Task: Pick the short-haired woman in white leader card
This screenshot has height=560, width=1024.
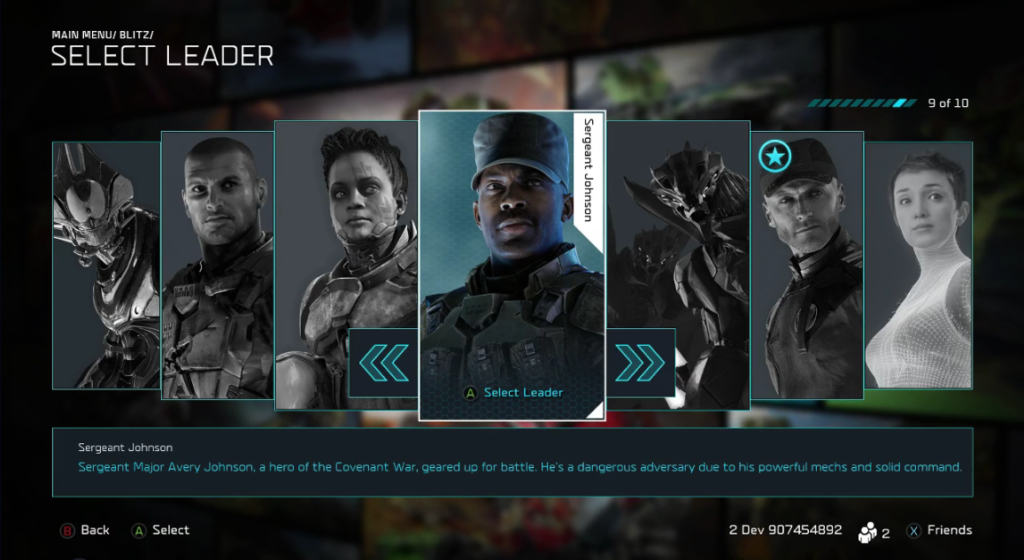Action: pyautogui.click(x=918, y=265)
